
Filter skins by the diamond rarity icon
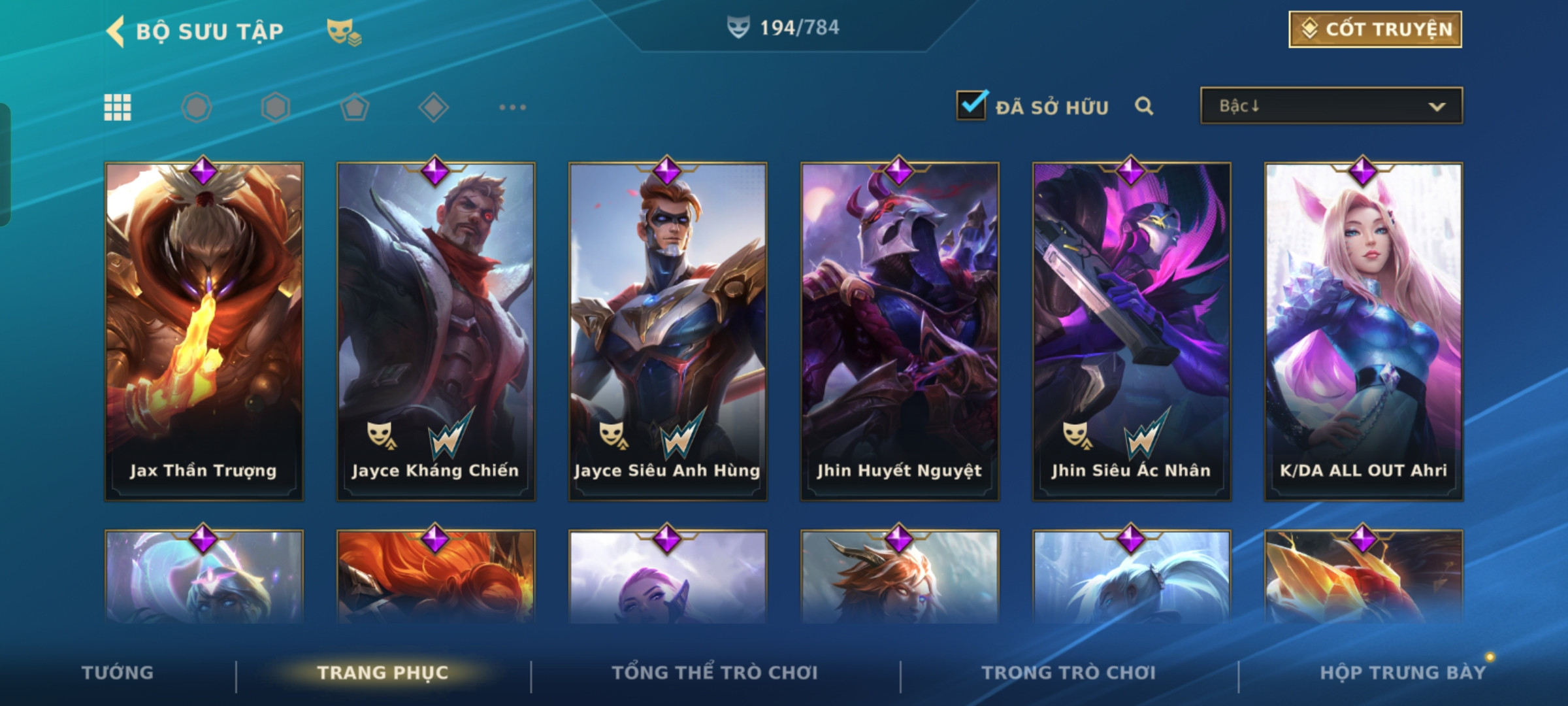tap(433, 107)
